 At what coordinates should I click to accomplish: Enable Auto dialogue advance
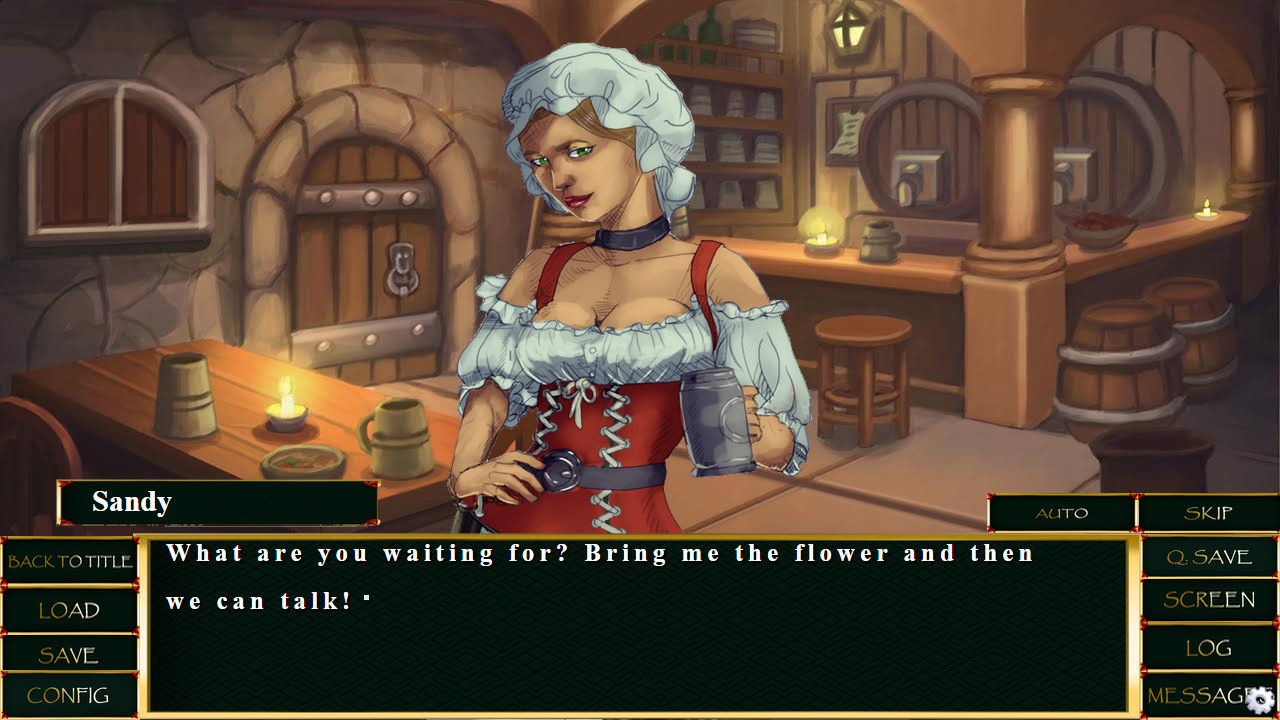point(1062,513)
